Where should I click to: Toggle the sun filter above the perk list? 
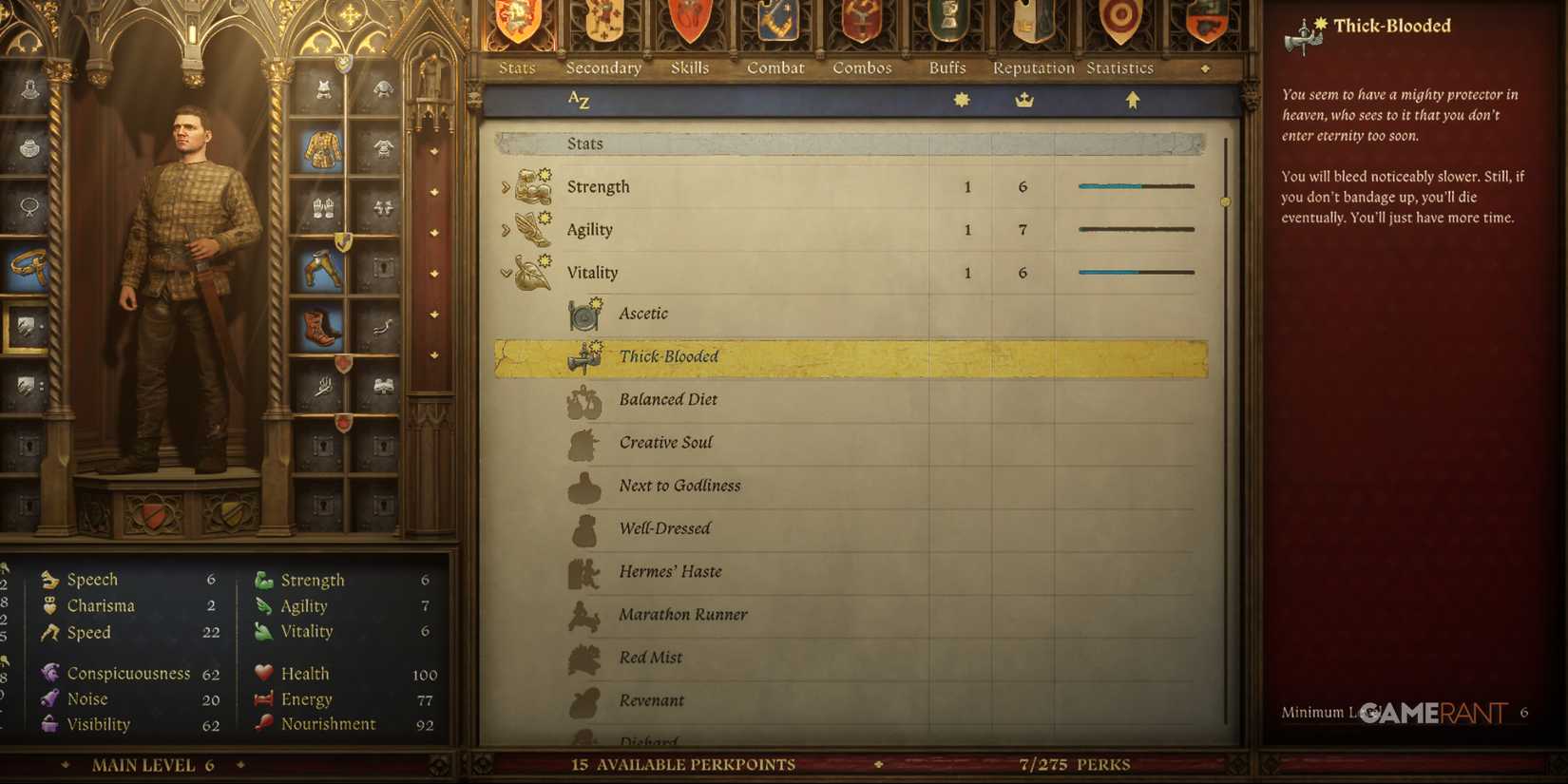click(961, 98)
